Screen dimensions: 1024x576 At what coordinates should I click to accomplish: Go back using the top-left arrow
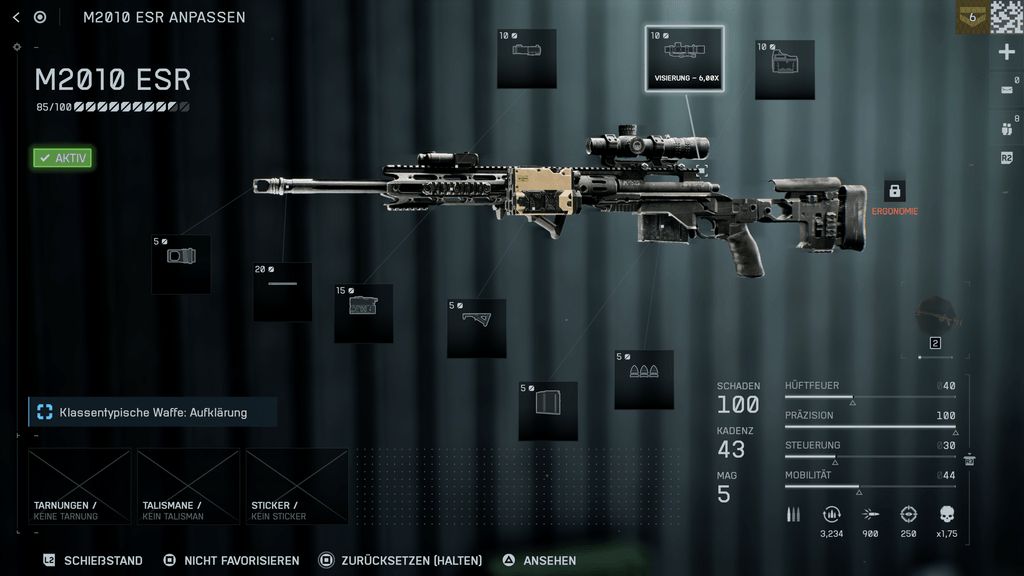pyautogui.click(x=16, y=17)
